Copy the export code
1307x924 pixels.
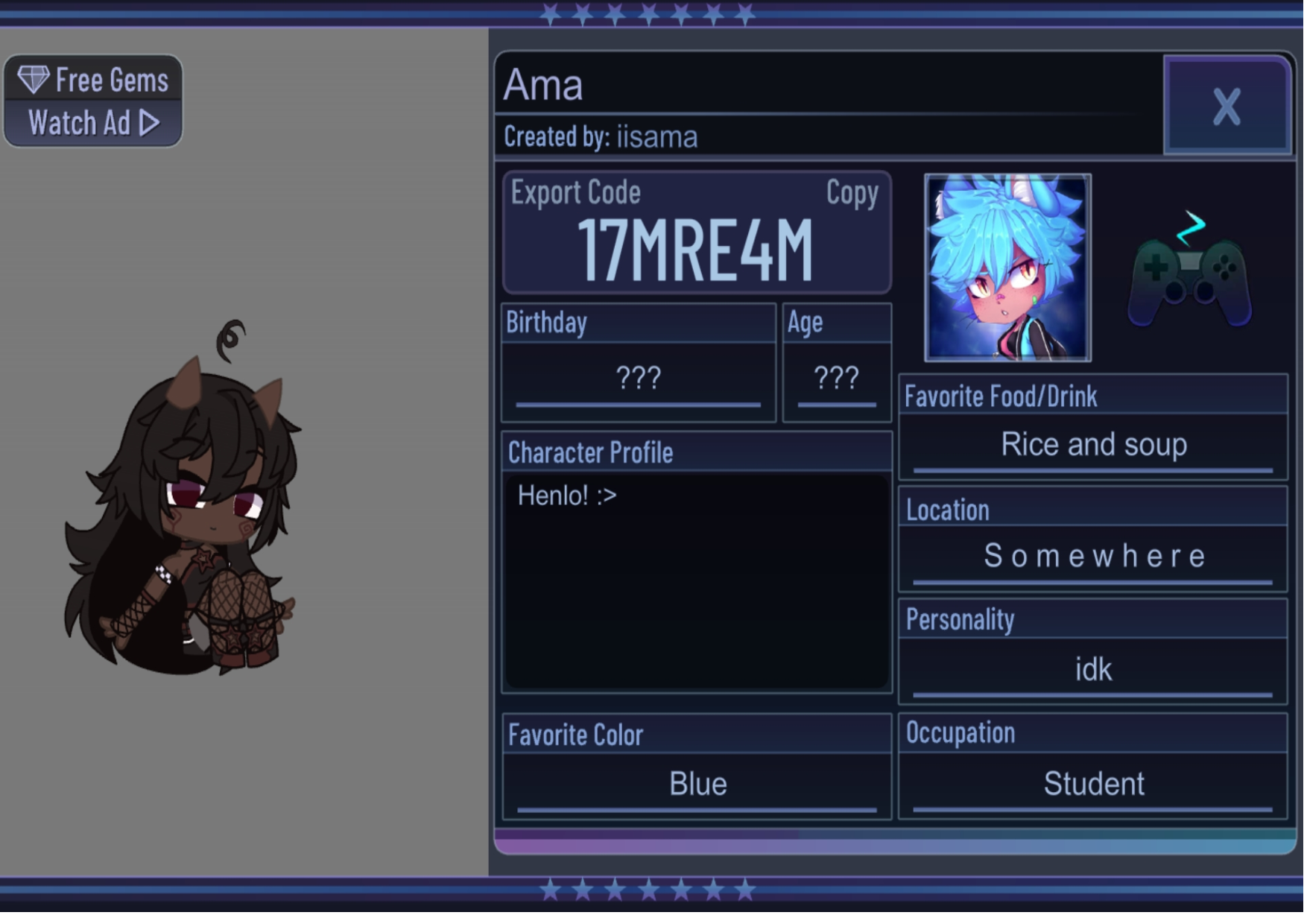(851, 193)
